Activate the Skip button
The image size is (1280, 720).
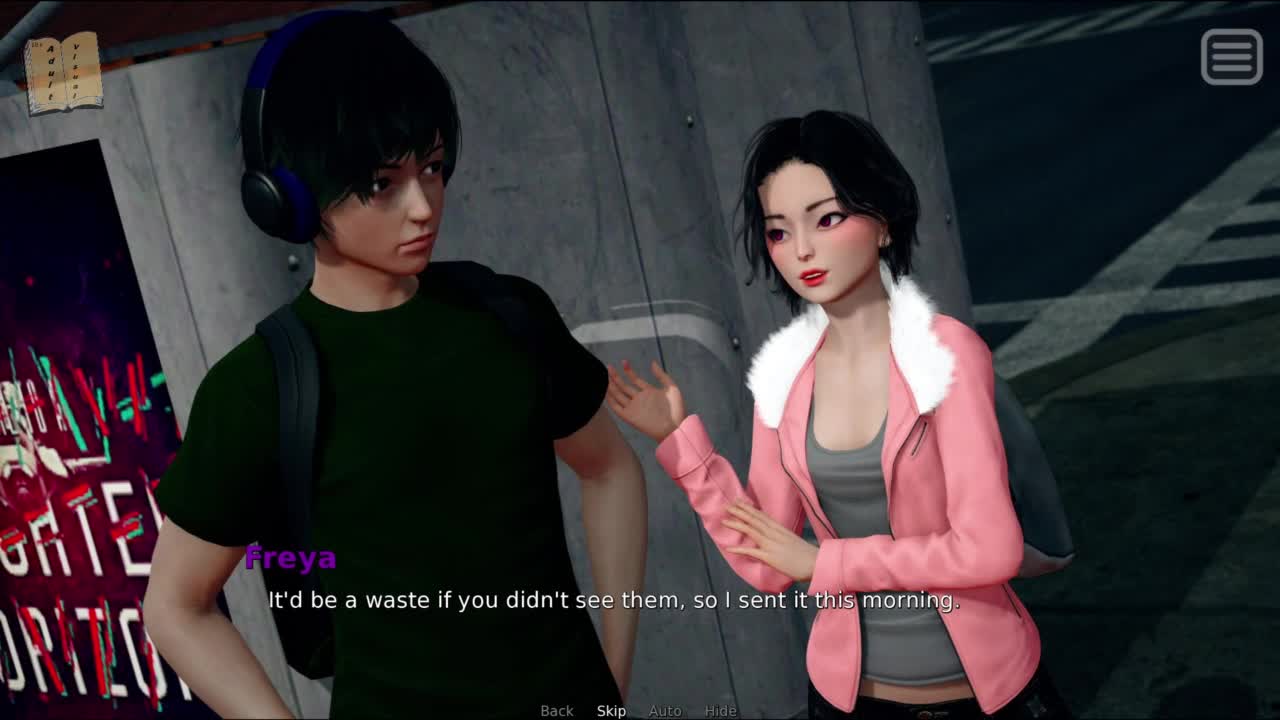click(x=611, y=710)
